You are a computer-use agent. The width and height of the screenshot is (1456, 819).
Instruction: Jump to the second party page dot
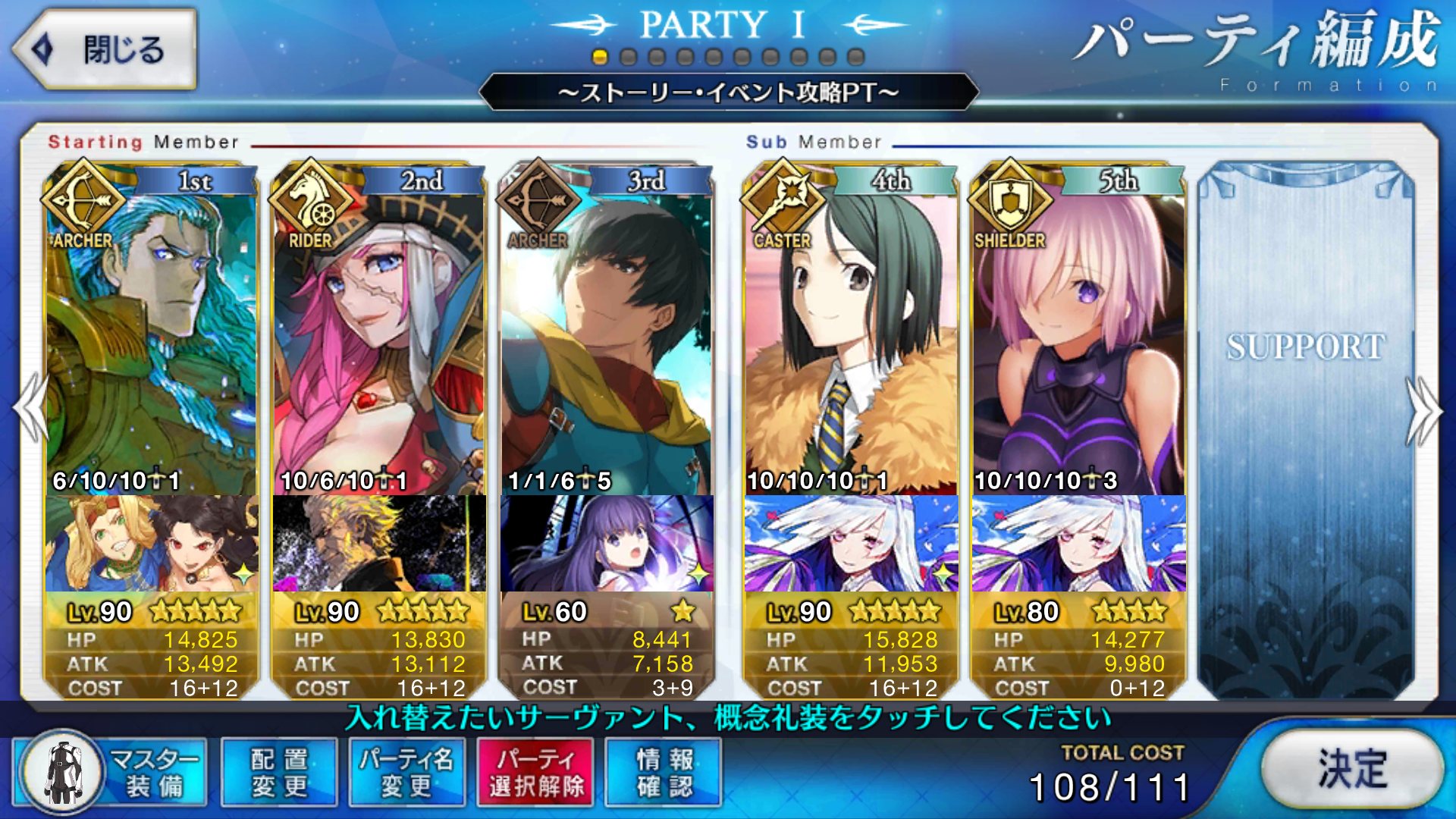pos(628,57)
